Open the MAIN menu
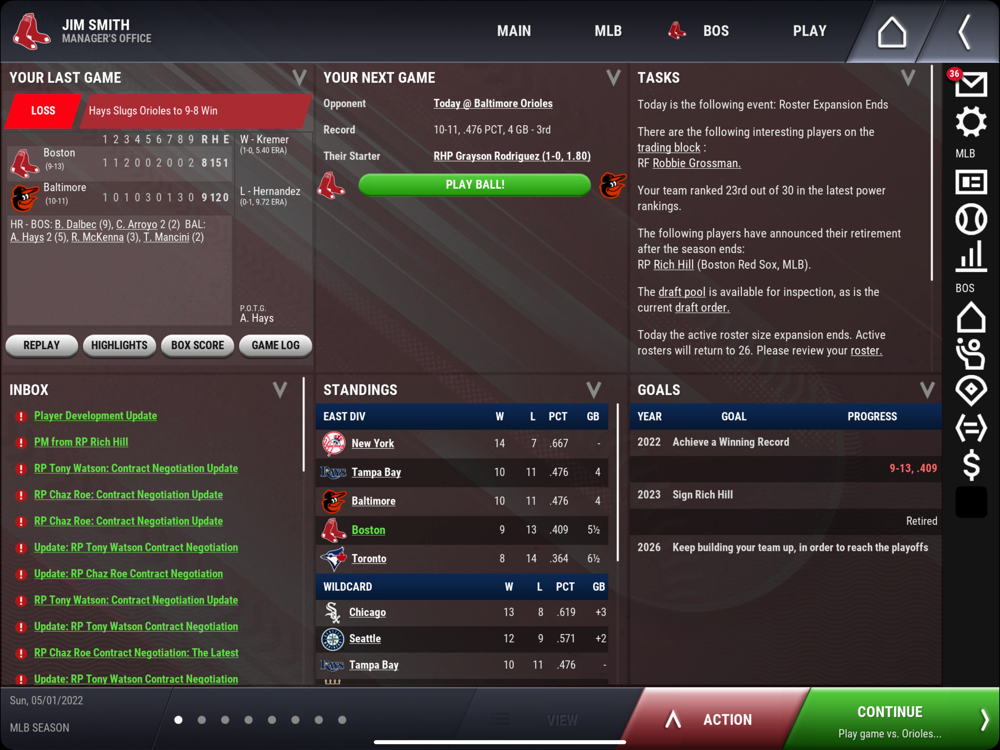This screenshot has height=750, width=1000. 514,31
